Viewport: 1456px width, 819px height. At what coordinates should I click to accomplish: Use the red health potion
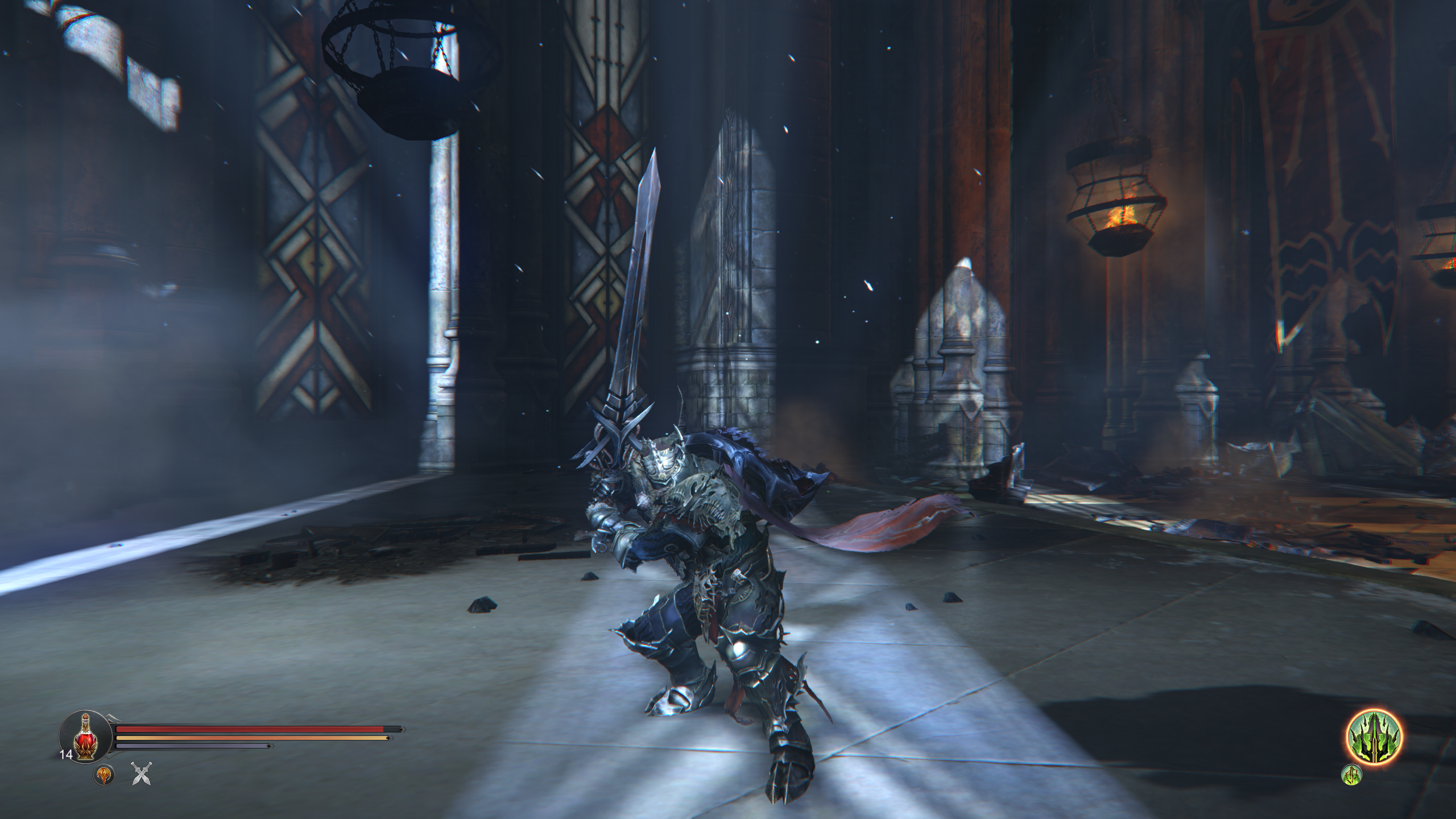85,738
